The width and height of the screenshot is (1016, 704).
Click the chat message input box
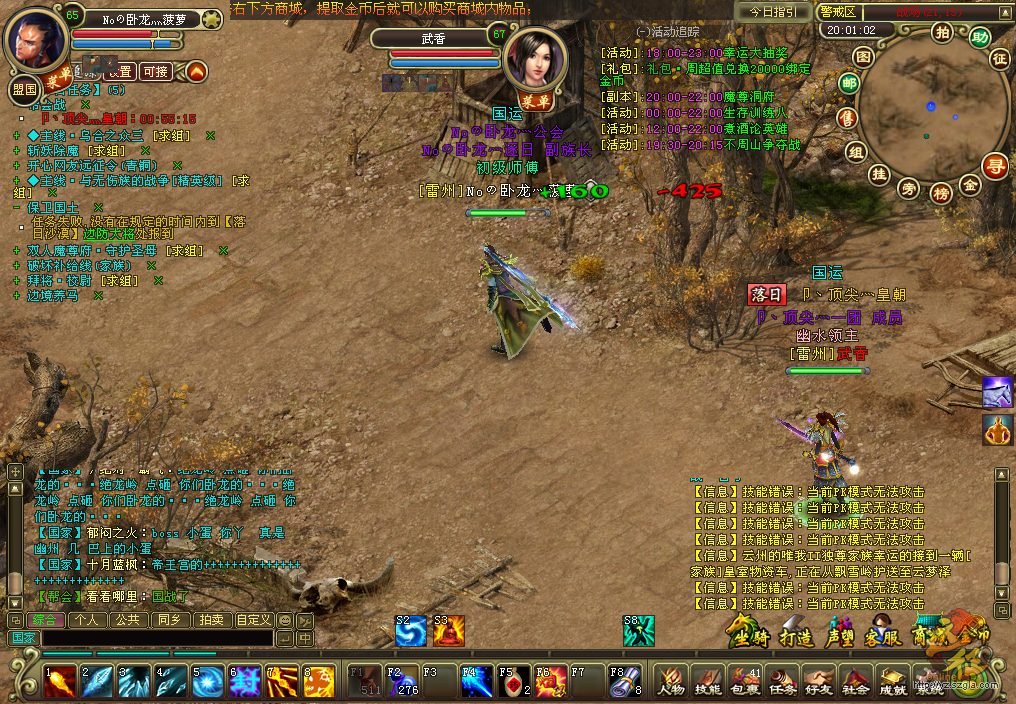coord(155,638)
